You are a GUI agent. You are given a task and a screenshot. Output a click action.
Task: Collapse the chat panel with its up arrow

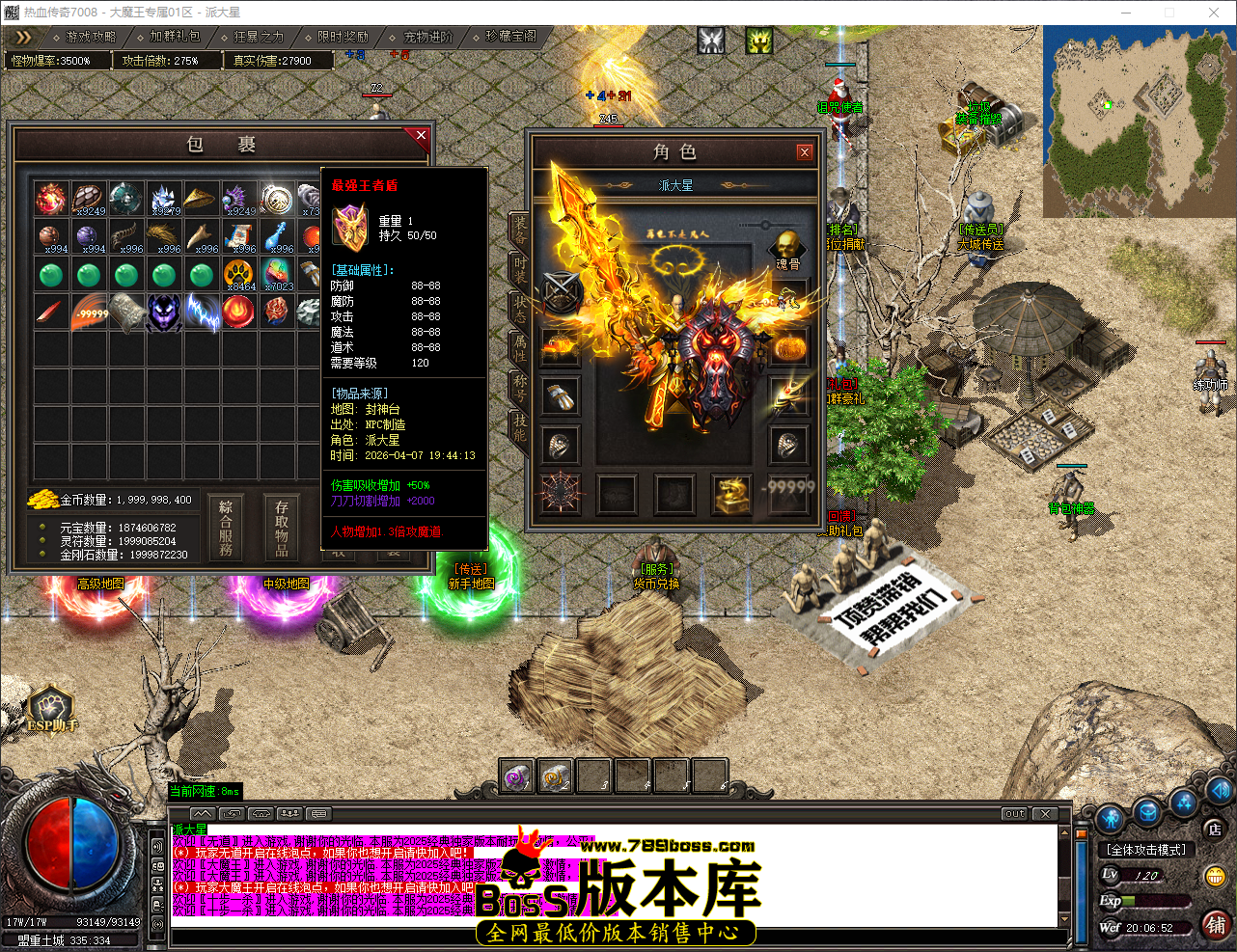(204, 812)
